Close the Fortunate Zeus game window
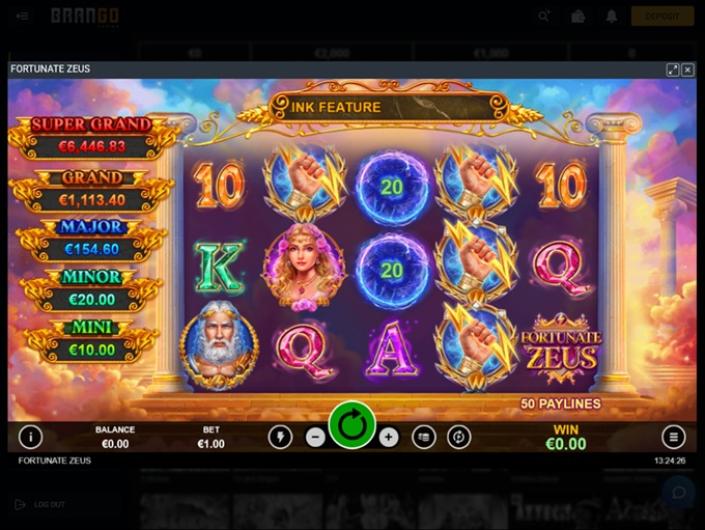 click(688, 69)
